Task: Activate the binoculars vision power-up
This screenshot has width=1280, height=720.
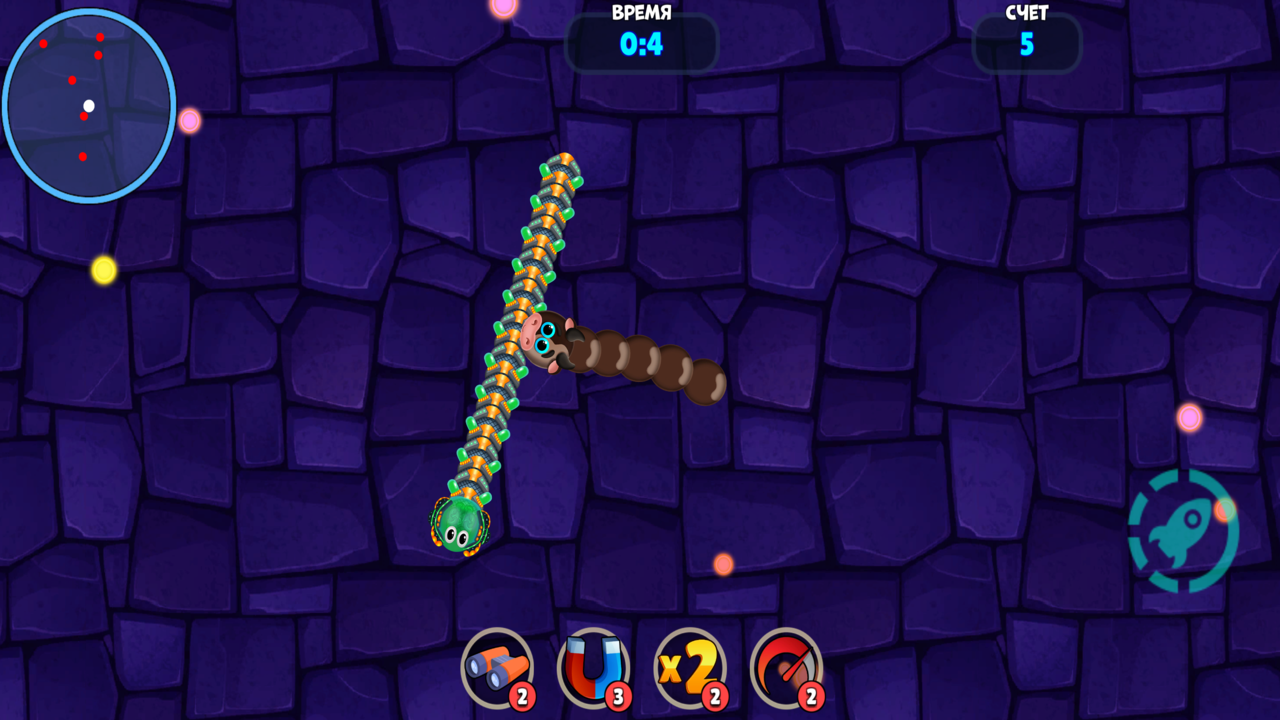Action: pyautogui.click(x=497, y=668)
